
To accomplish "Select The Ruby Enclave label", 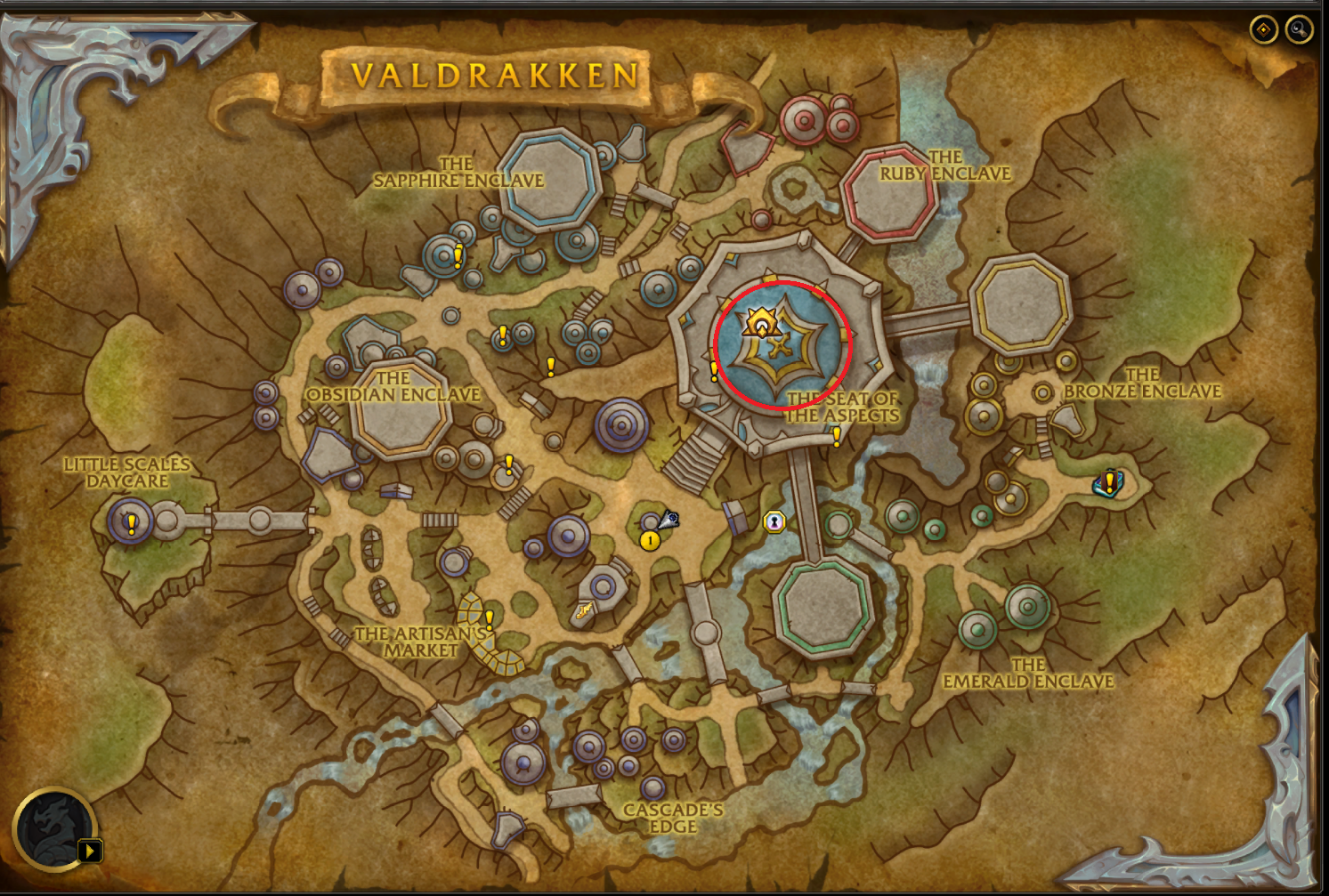I will click(x=943, y=167).
